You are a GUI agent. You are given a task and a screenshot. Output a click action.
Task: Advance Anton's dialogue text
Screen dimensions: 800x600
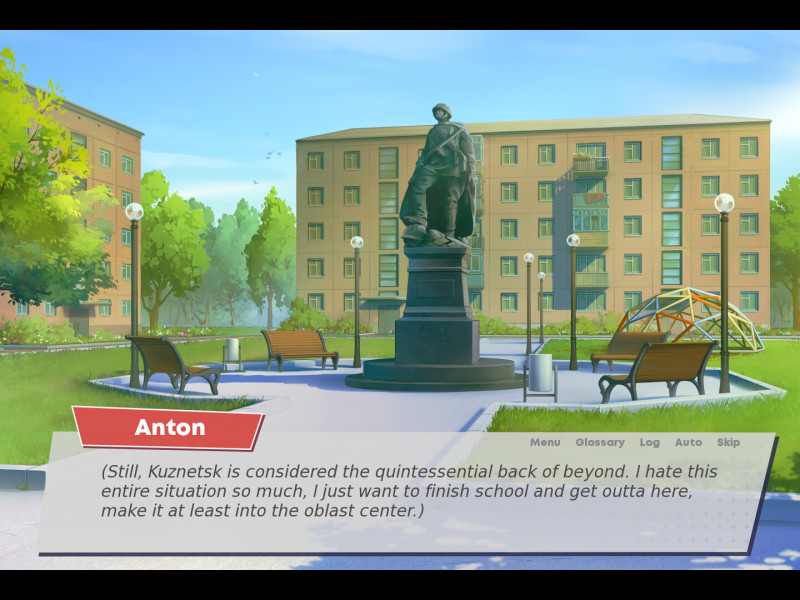[410, 491]
